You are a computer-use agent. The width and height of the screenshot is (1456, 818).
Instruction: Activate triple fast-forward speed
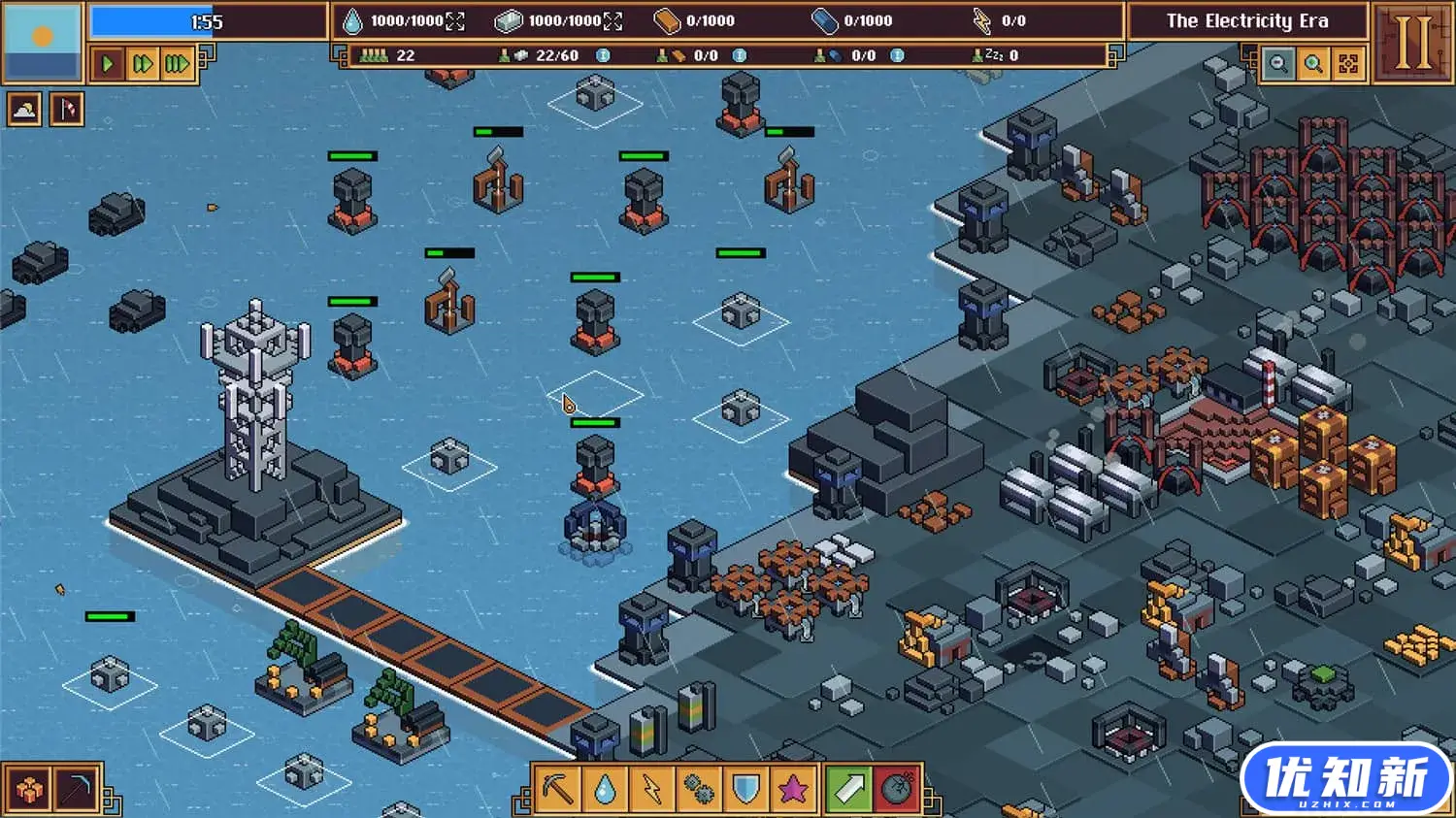tap(177, 65)
